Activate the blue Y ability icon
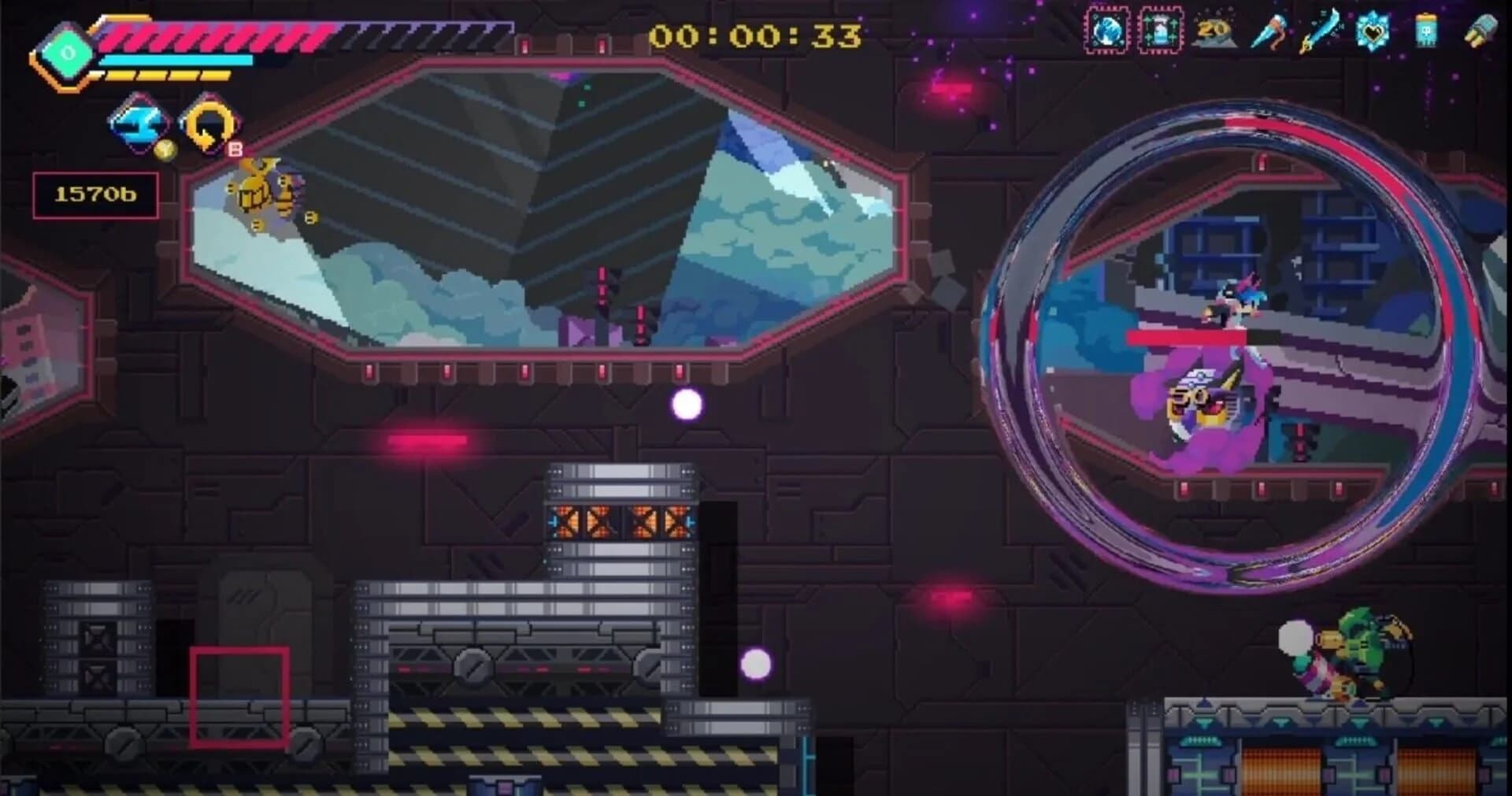 pos(135,122)
